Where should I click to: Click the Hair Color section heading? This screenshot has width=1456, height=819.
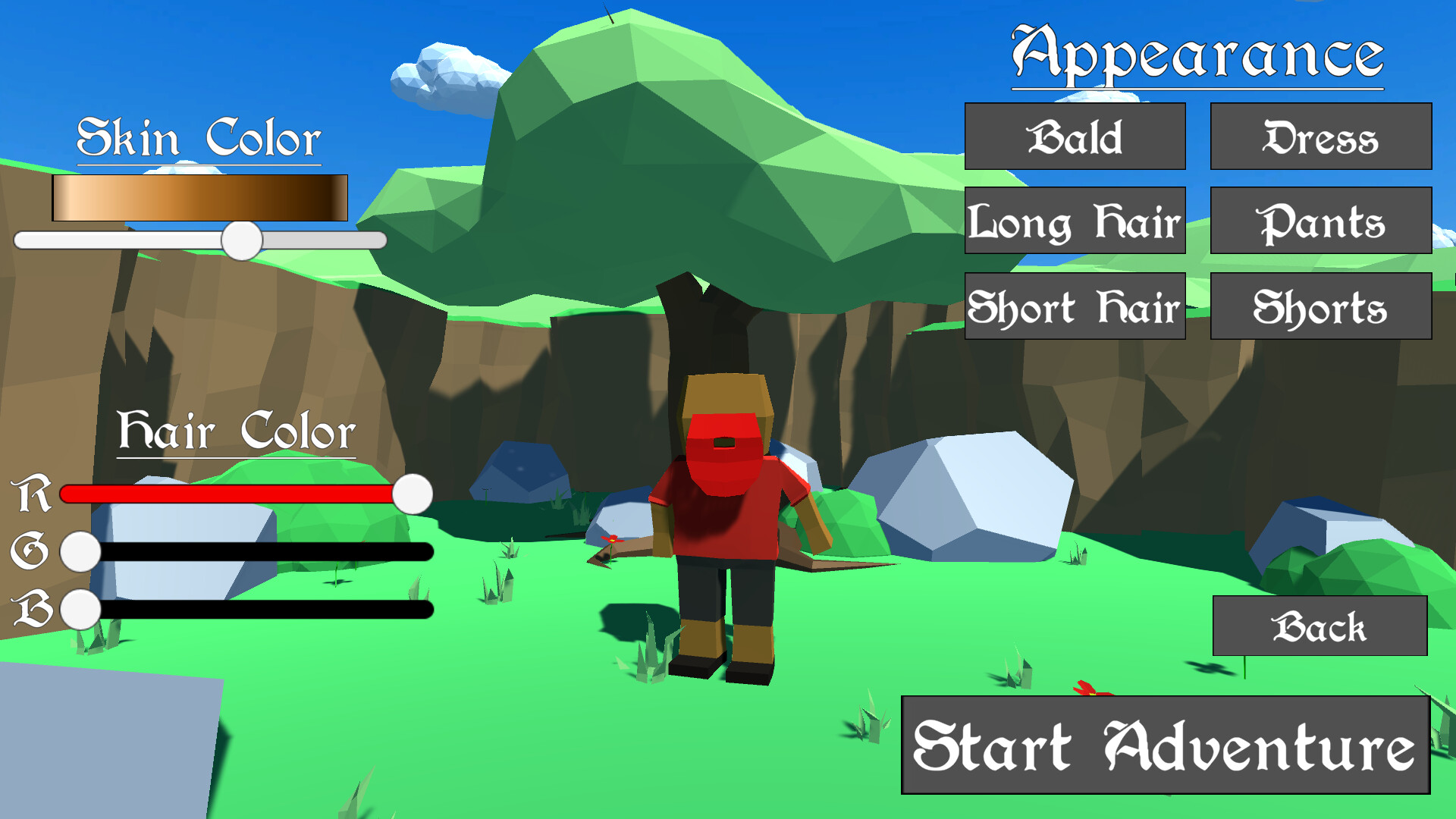[x=237, y=430]
